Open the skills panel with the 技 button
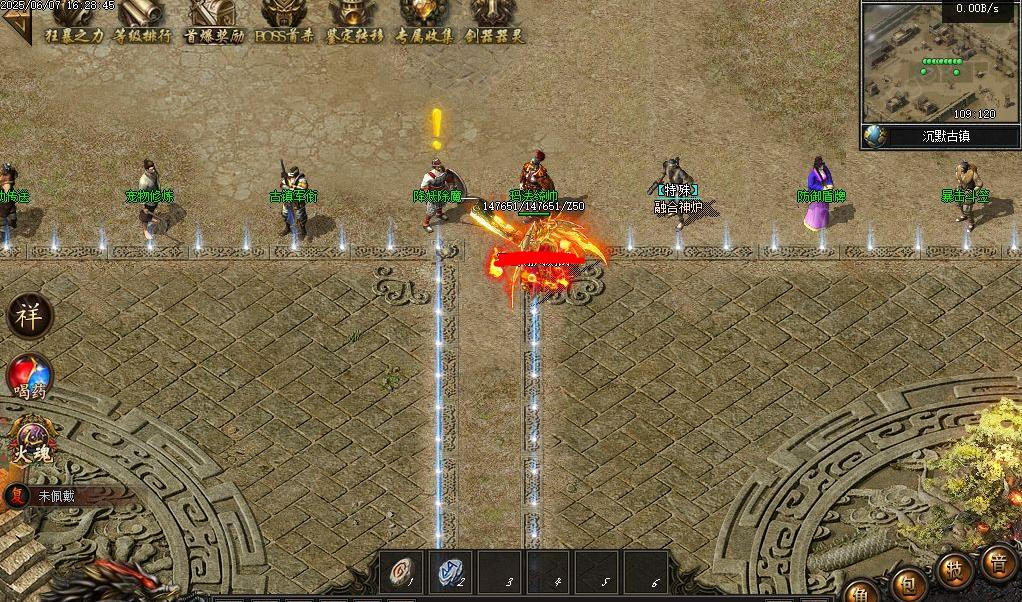Viewport: 1022px width, 602px height. coord(955,571)
